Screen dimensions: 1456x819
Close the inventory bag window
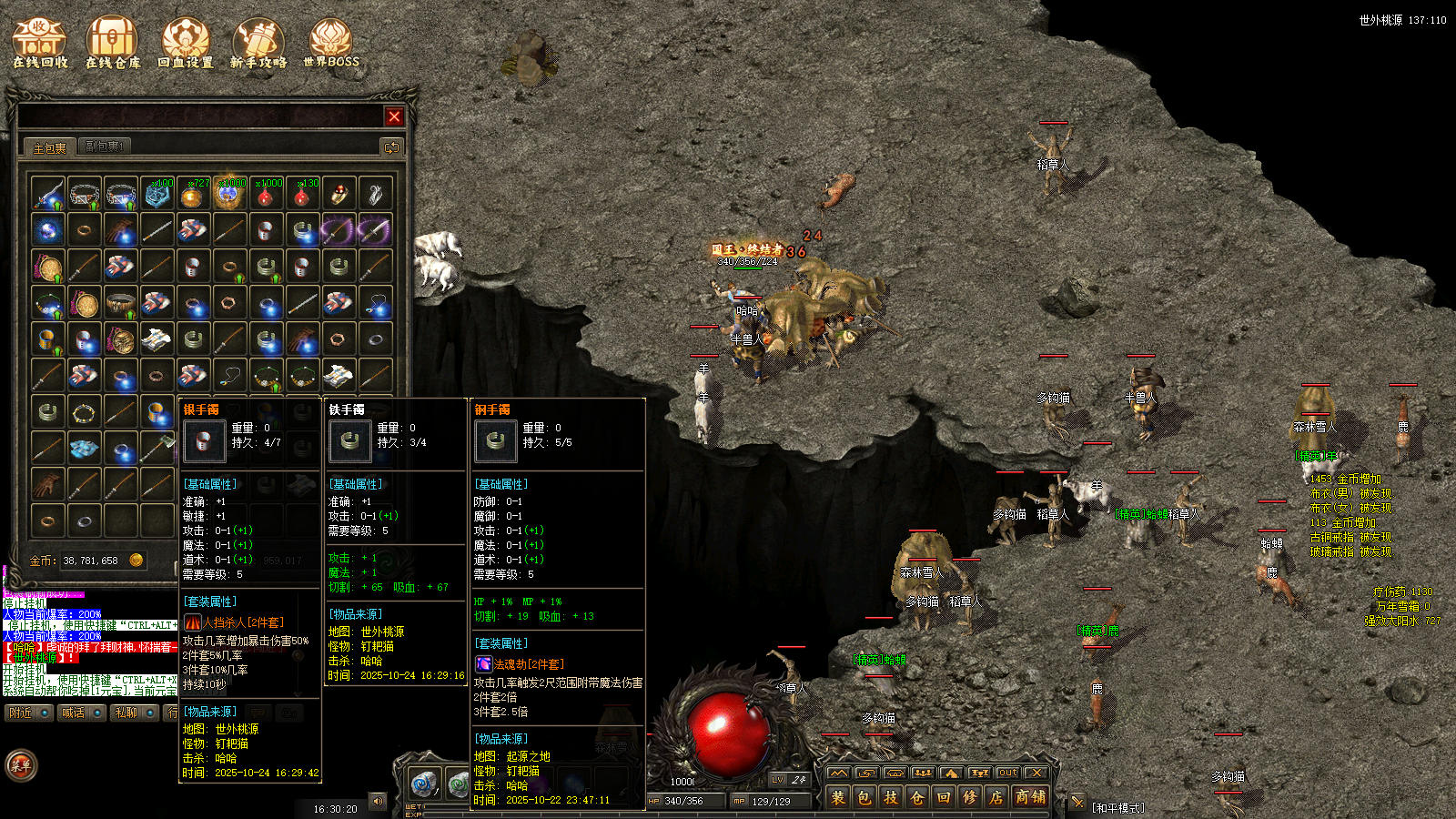[x=394, y=116]
